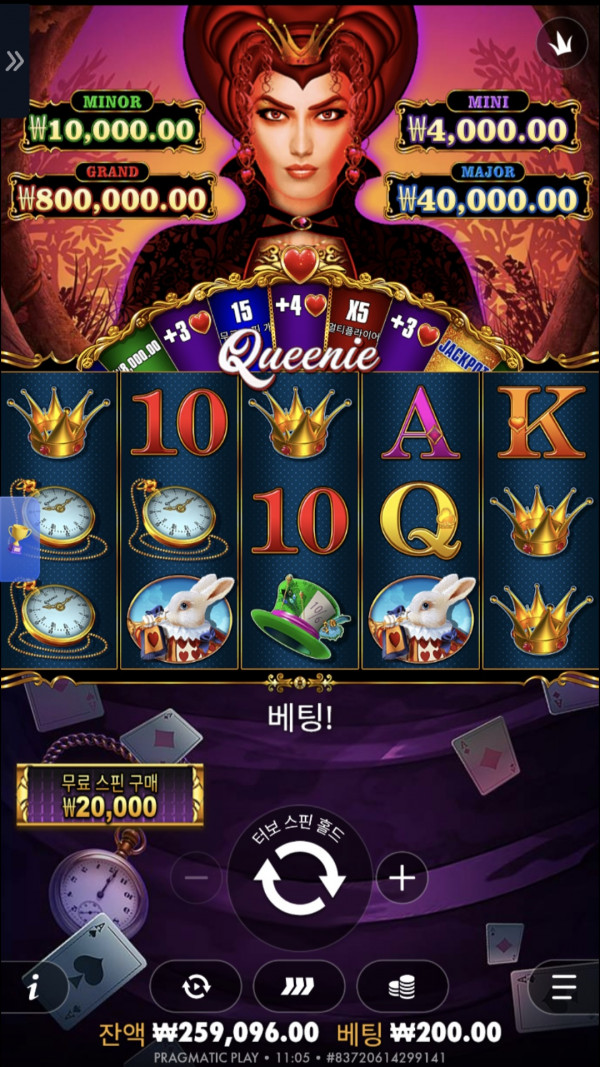Open the hamburger menu

[x=565, y=987]
